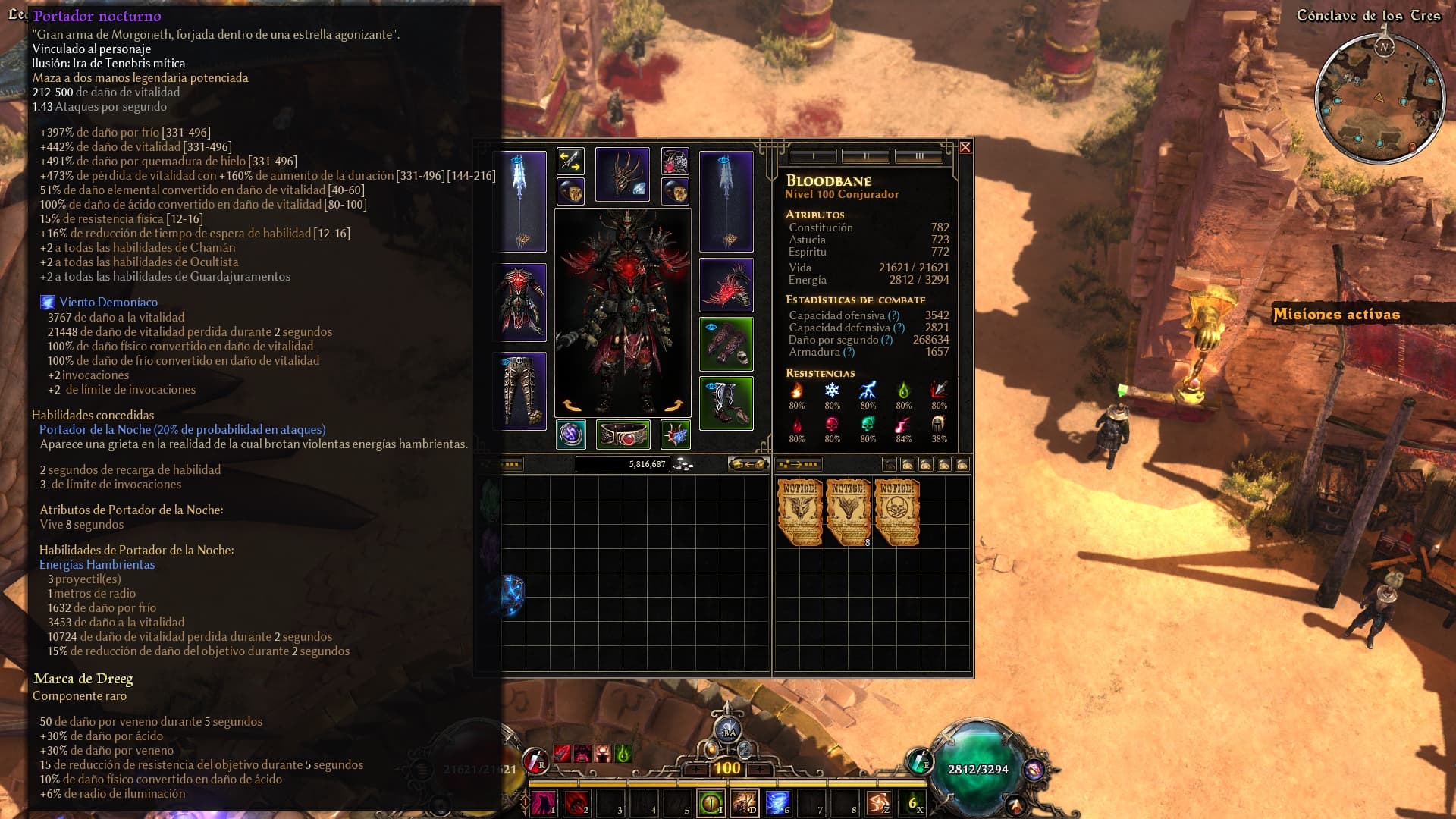
Task: Close the character inventory window
Action: pyautogui.click(x=965, y=147)
